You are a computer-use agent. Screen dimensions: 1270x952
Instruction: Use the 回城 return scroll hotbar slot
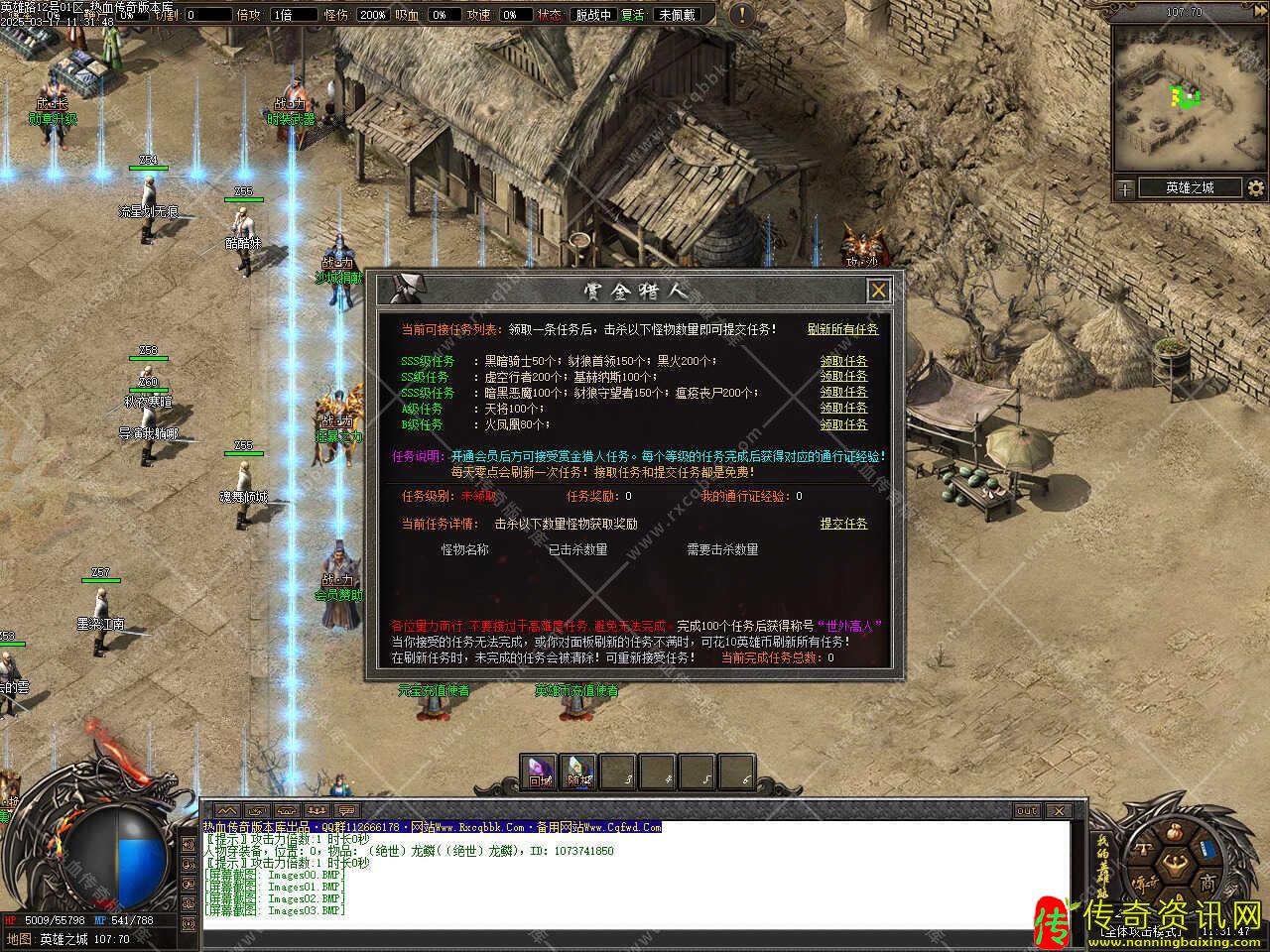[539, 773]
